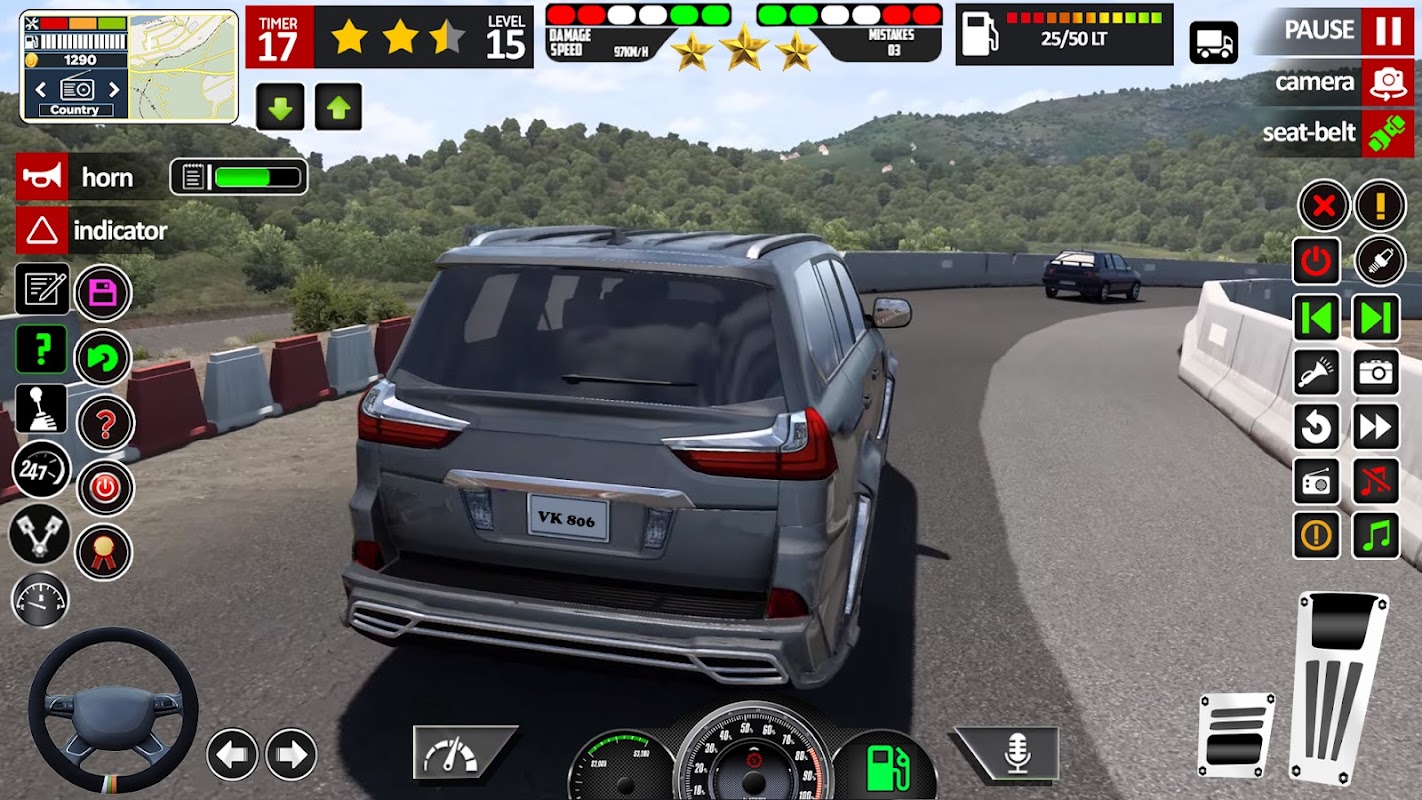Steer left with the left arrow
This screenshot has width=1422, height=800.
tap(232, 754)
